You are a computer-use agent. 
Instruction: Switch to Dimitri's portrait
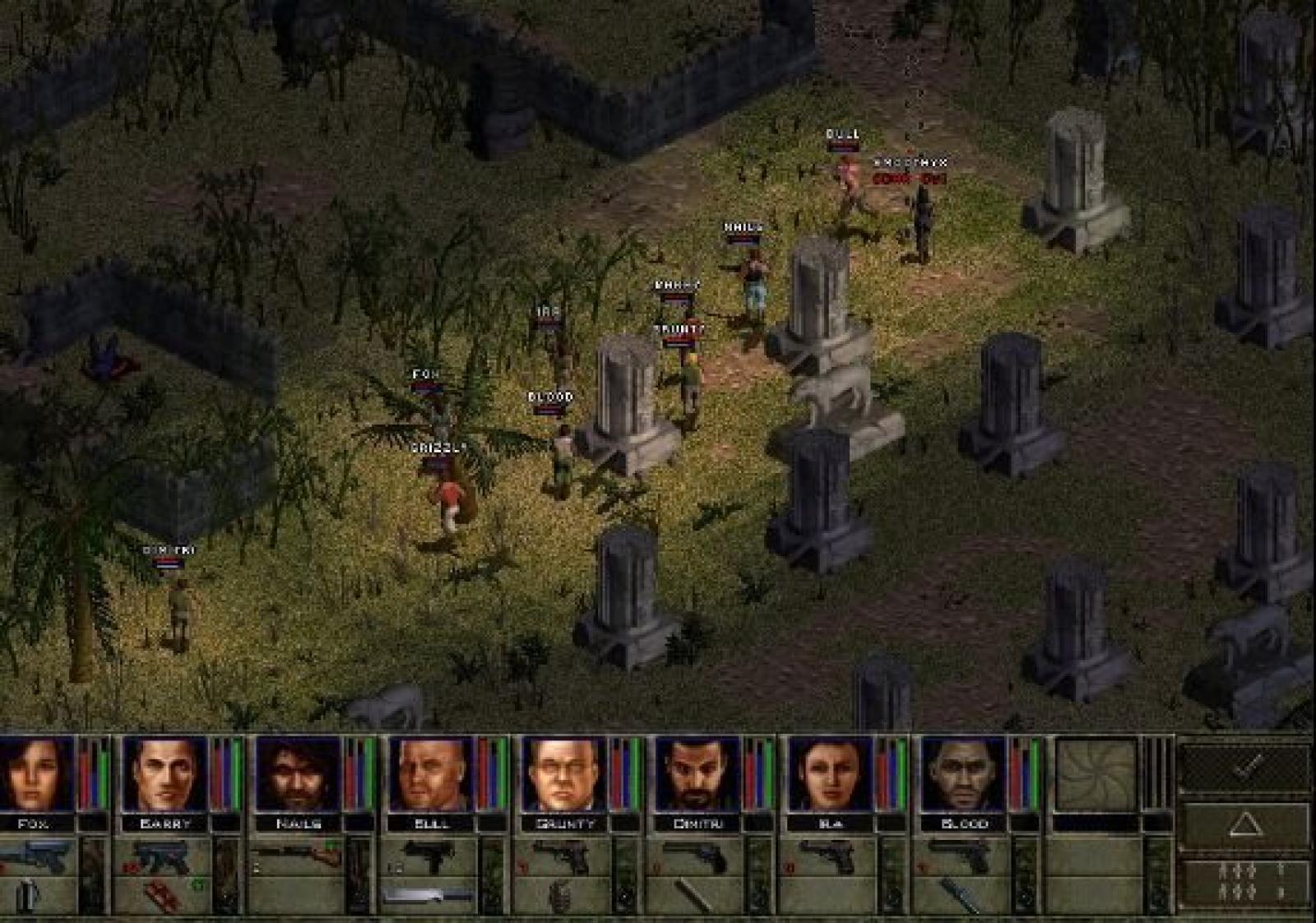tap(697, 773)
